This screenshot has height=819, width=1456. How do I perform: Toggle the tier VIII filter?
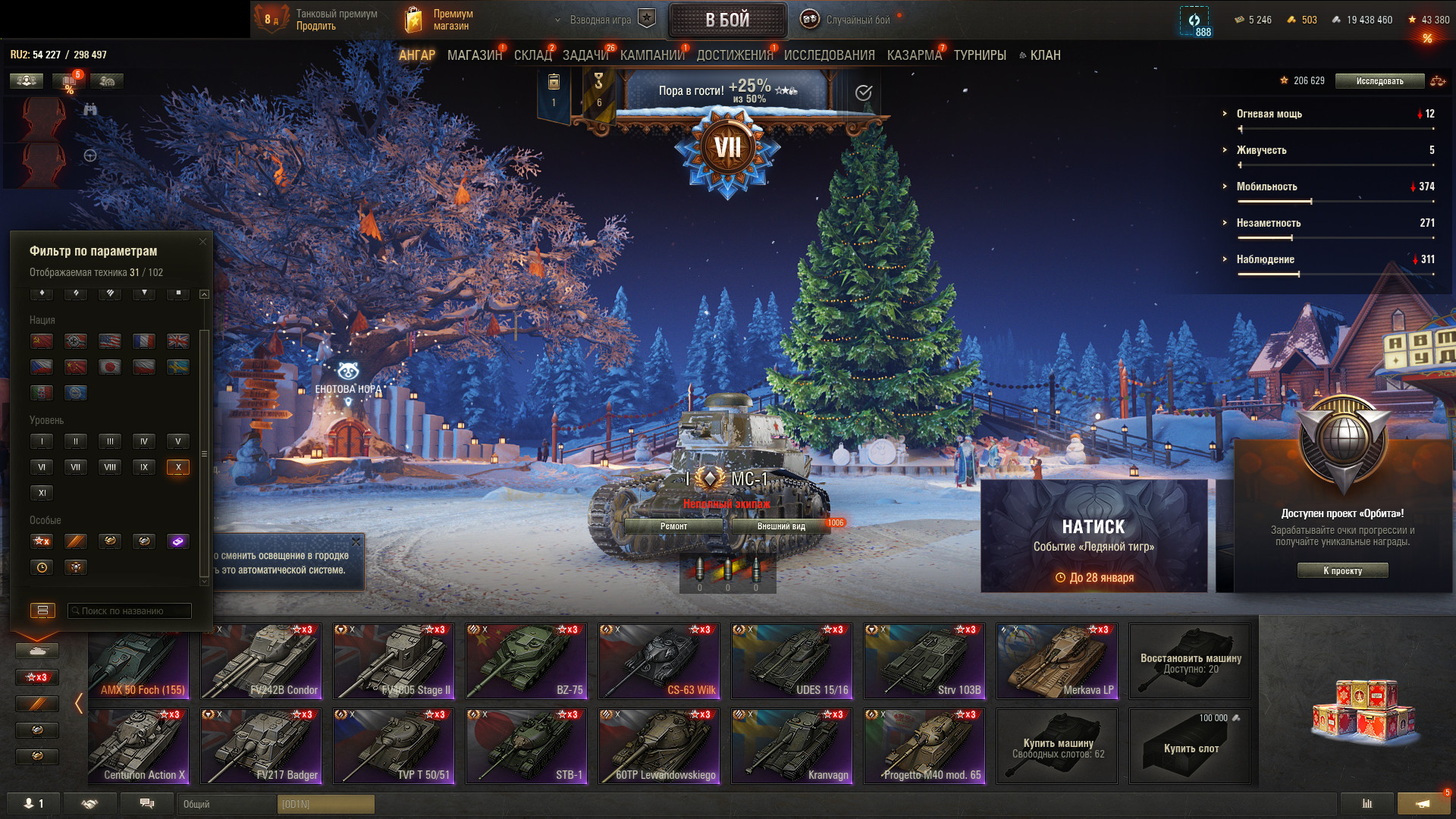tap(110, 467)
